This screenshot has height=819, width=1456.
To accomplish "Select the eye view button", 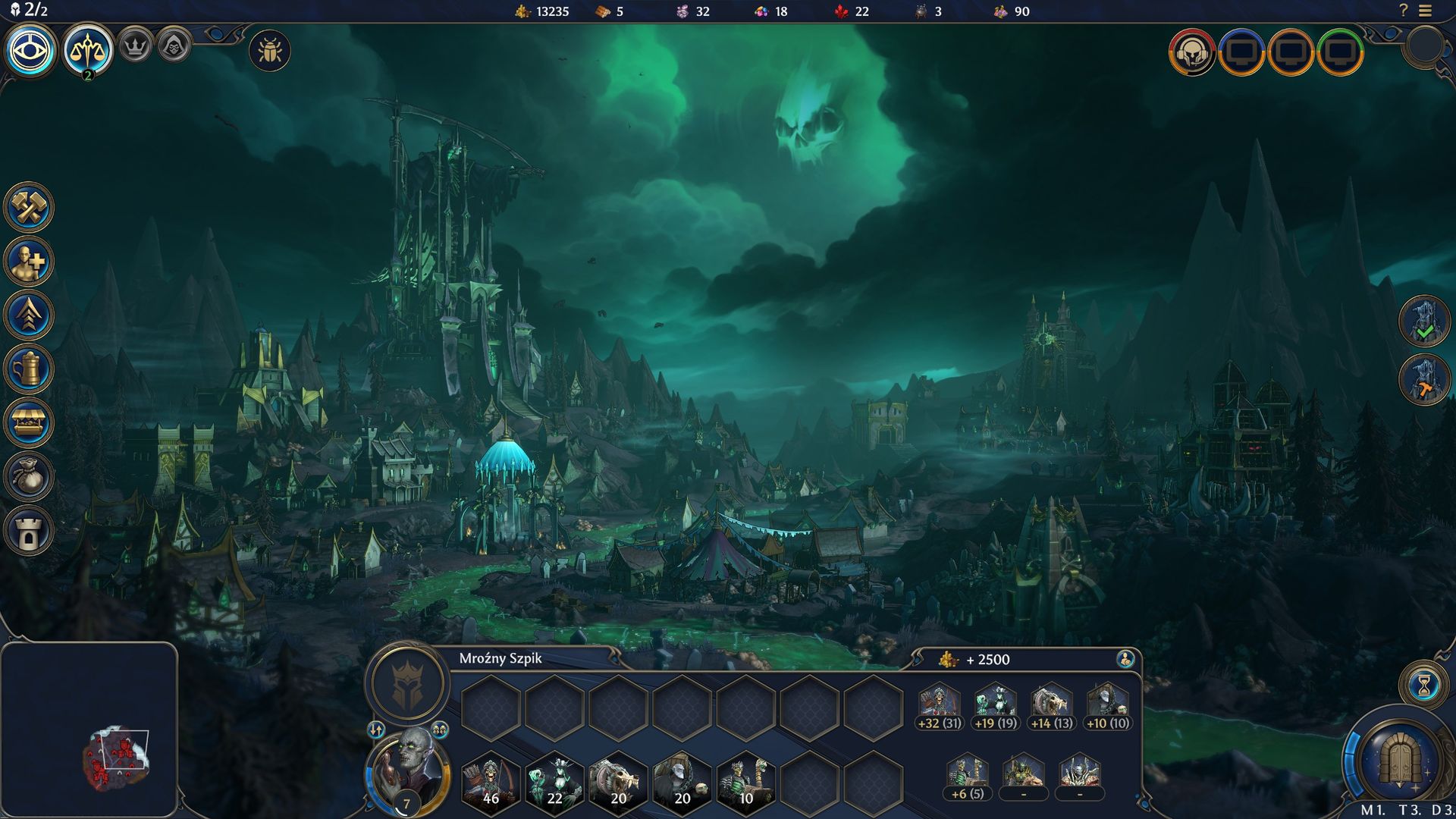I will 30,51.
